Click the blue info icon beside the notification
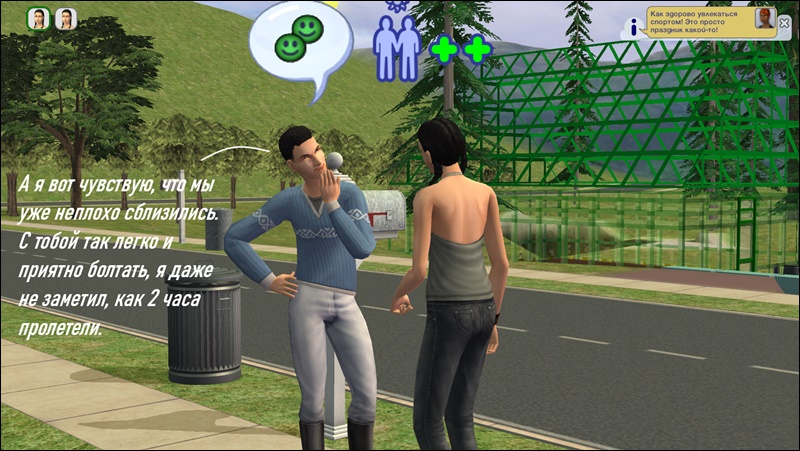This screenshot has width=800, height=451. click(634, 29)
